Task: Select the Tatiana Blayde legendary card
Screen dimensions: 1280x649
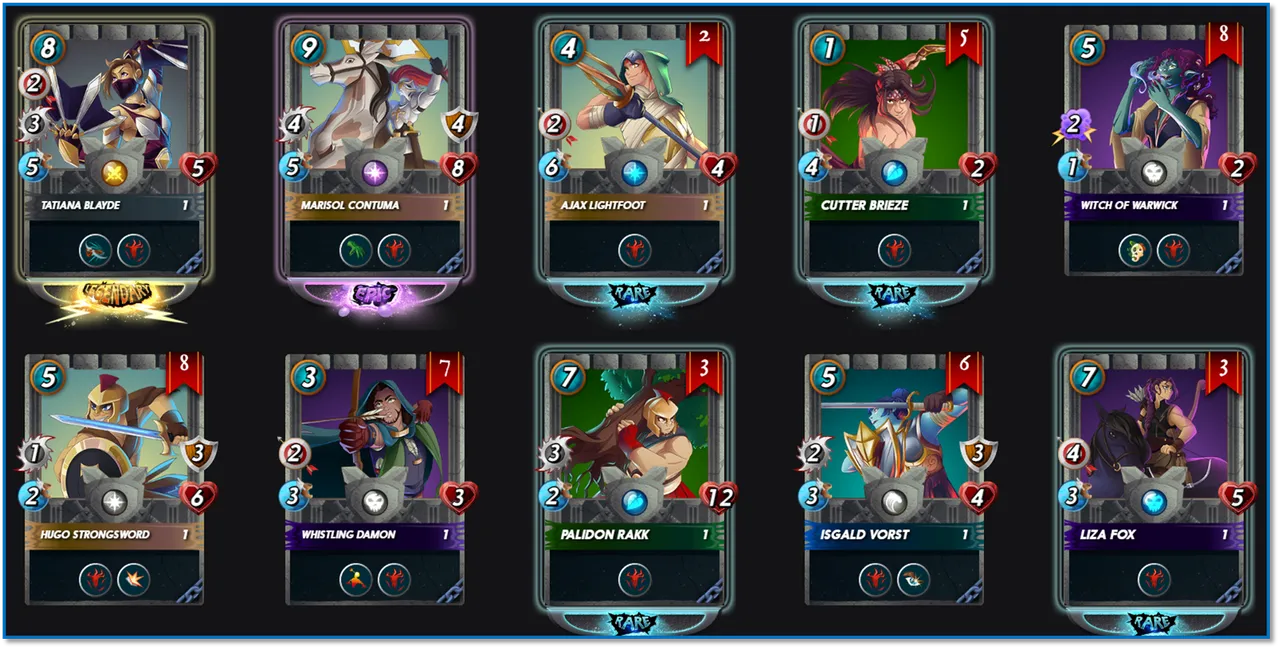Action: (115, 150)
